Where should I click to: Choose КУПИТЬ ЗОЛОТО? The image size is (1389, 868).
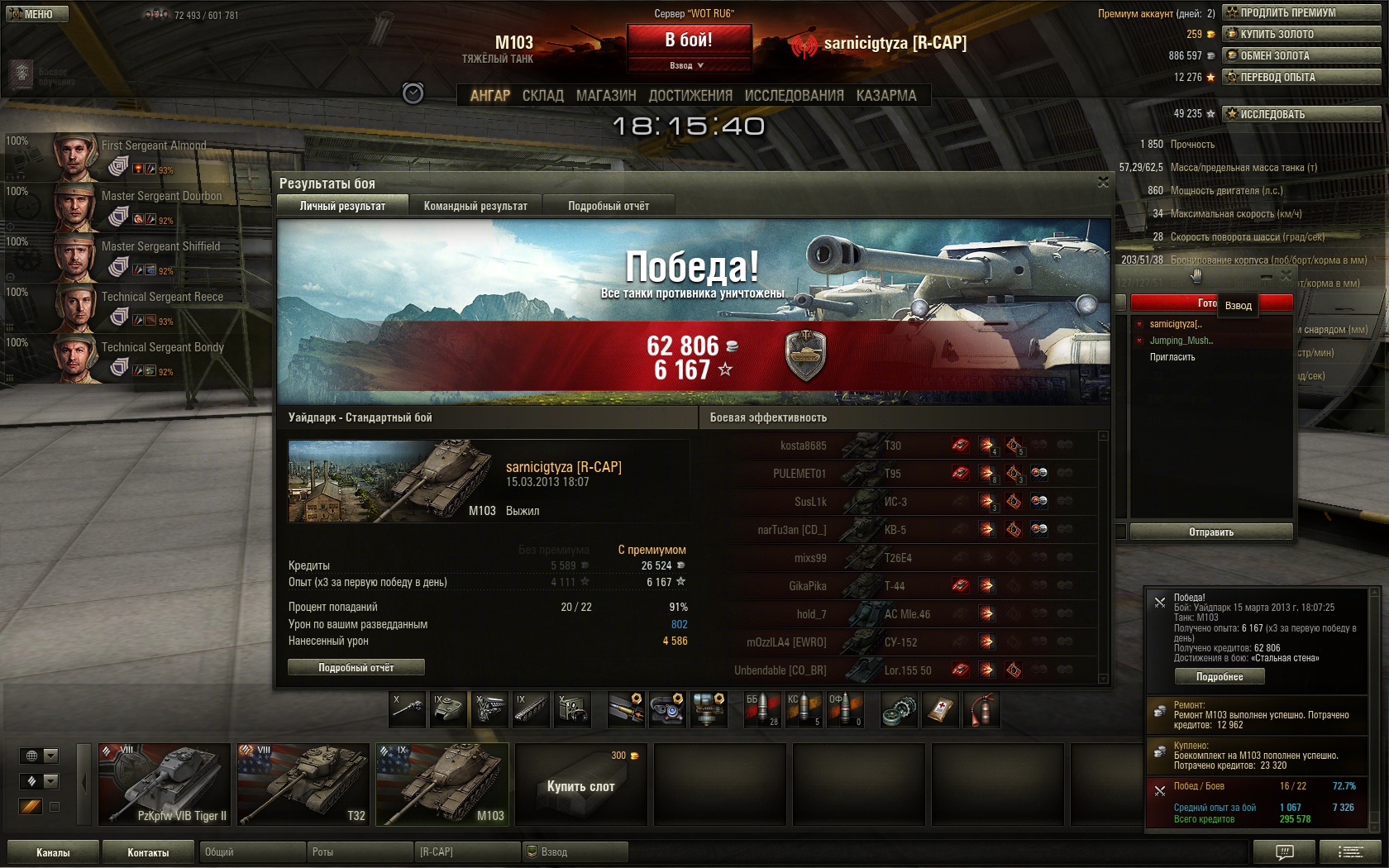[x=1301, y=34]
